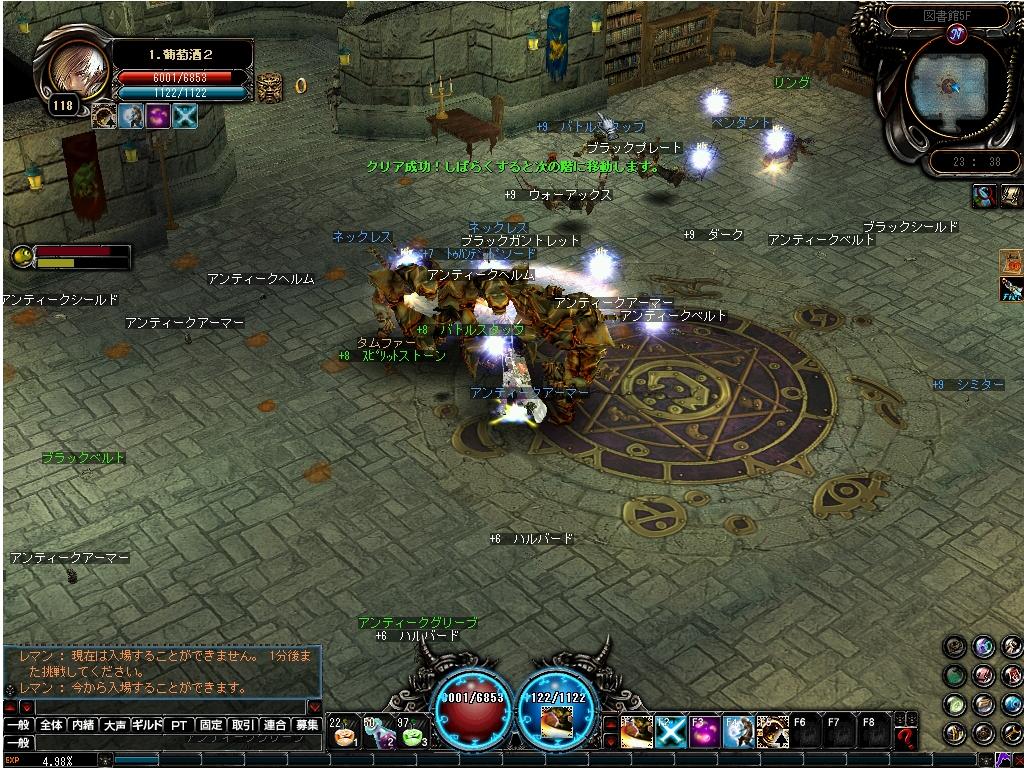
Task: Open help with the red question mark
Action: click(x=906, y=738)
